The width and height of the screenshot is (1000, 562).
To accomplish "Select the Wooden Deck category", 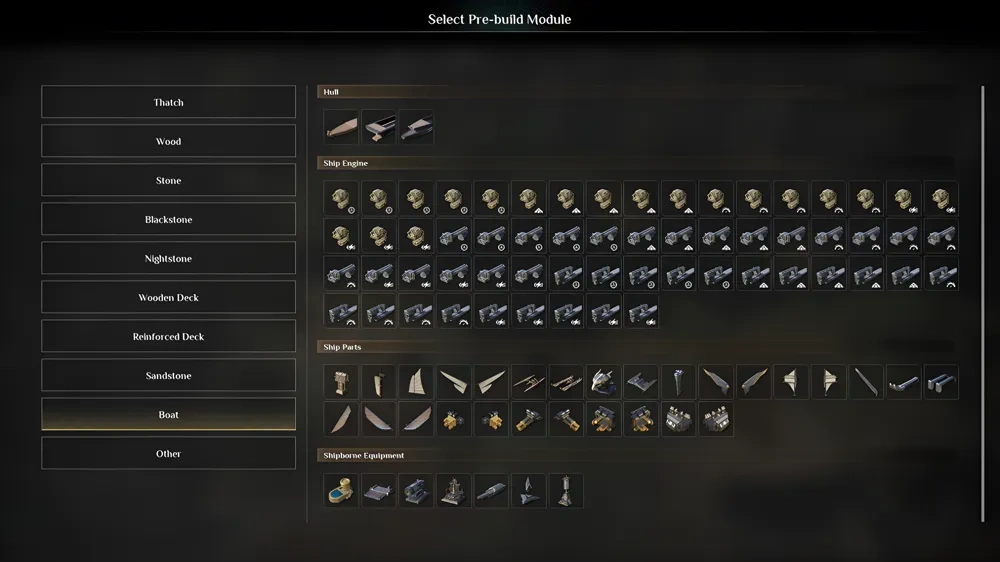I will (x=168, y=297).
